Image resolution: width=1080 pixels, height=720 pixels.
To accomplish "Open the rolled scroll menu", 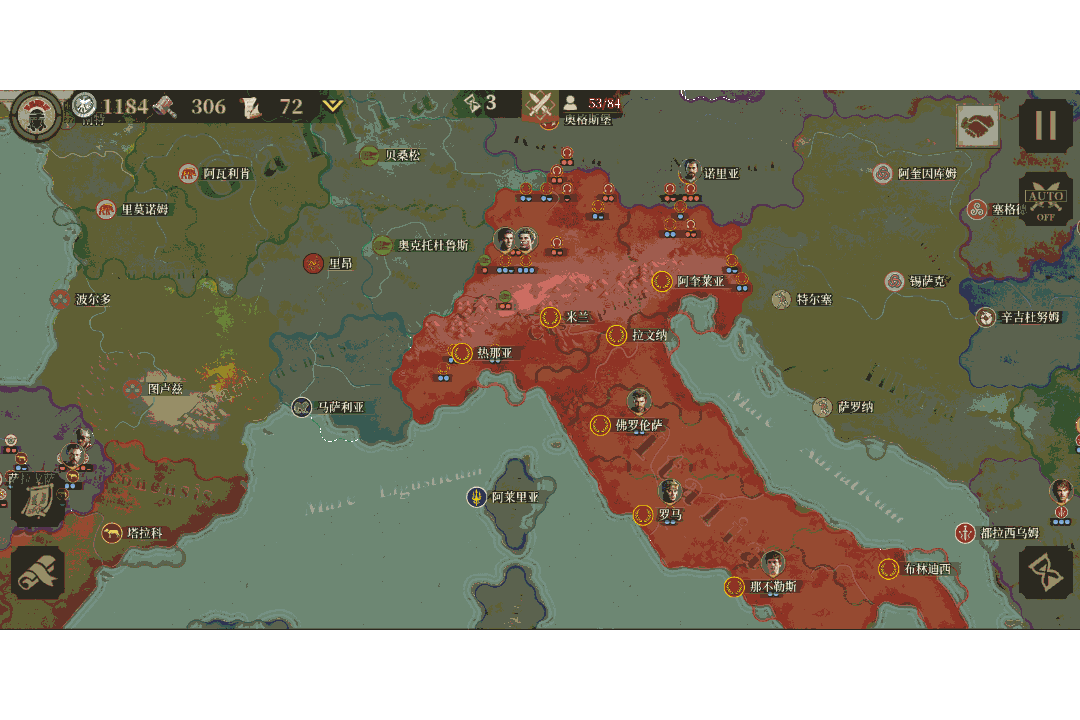I will tap(38, 573).
